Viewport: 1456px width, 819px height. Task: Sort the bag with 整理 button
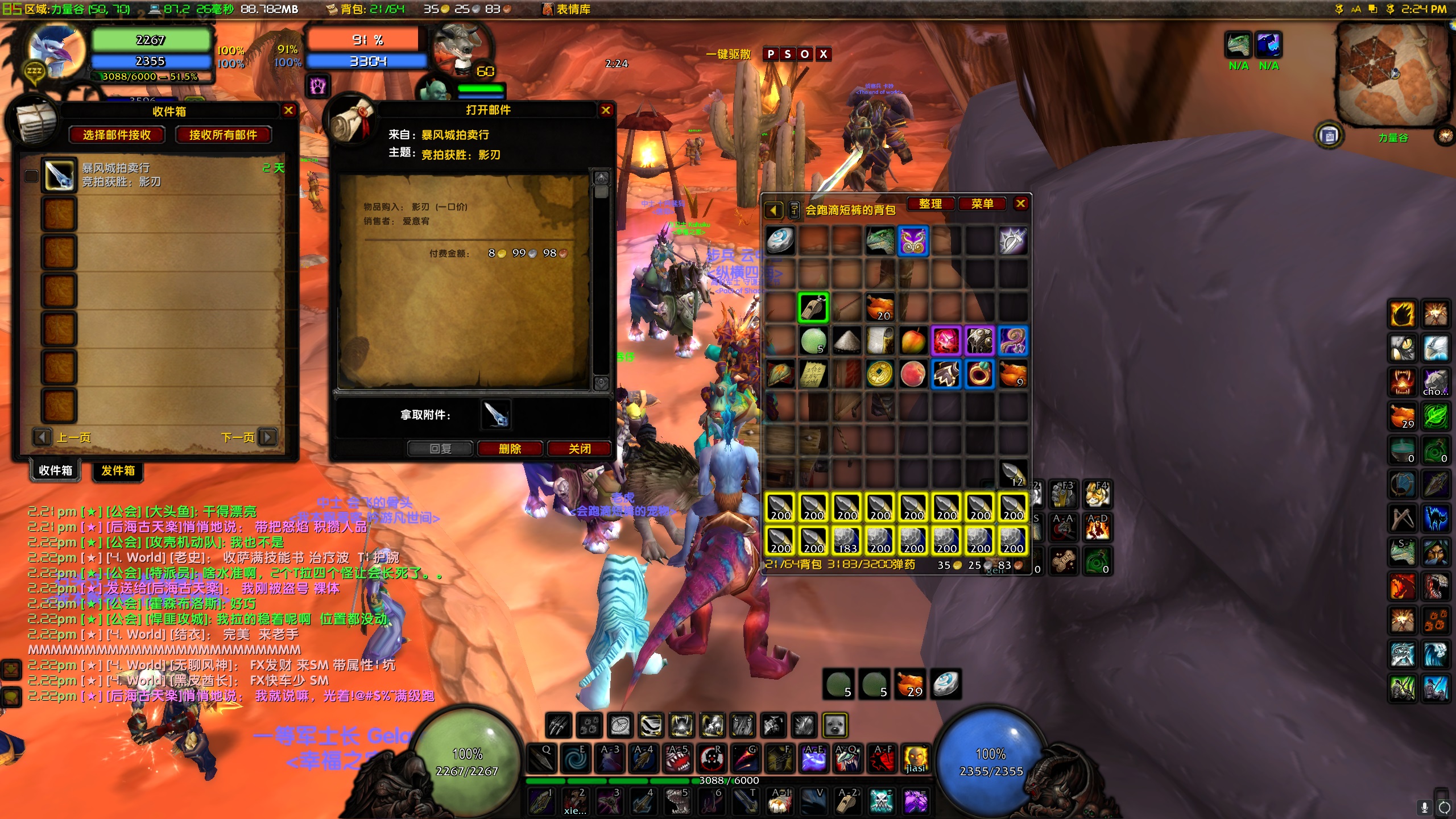[x=930, y=204]
